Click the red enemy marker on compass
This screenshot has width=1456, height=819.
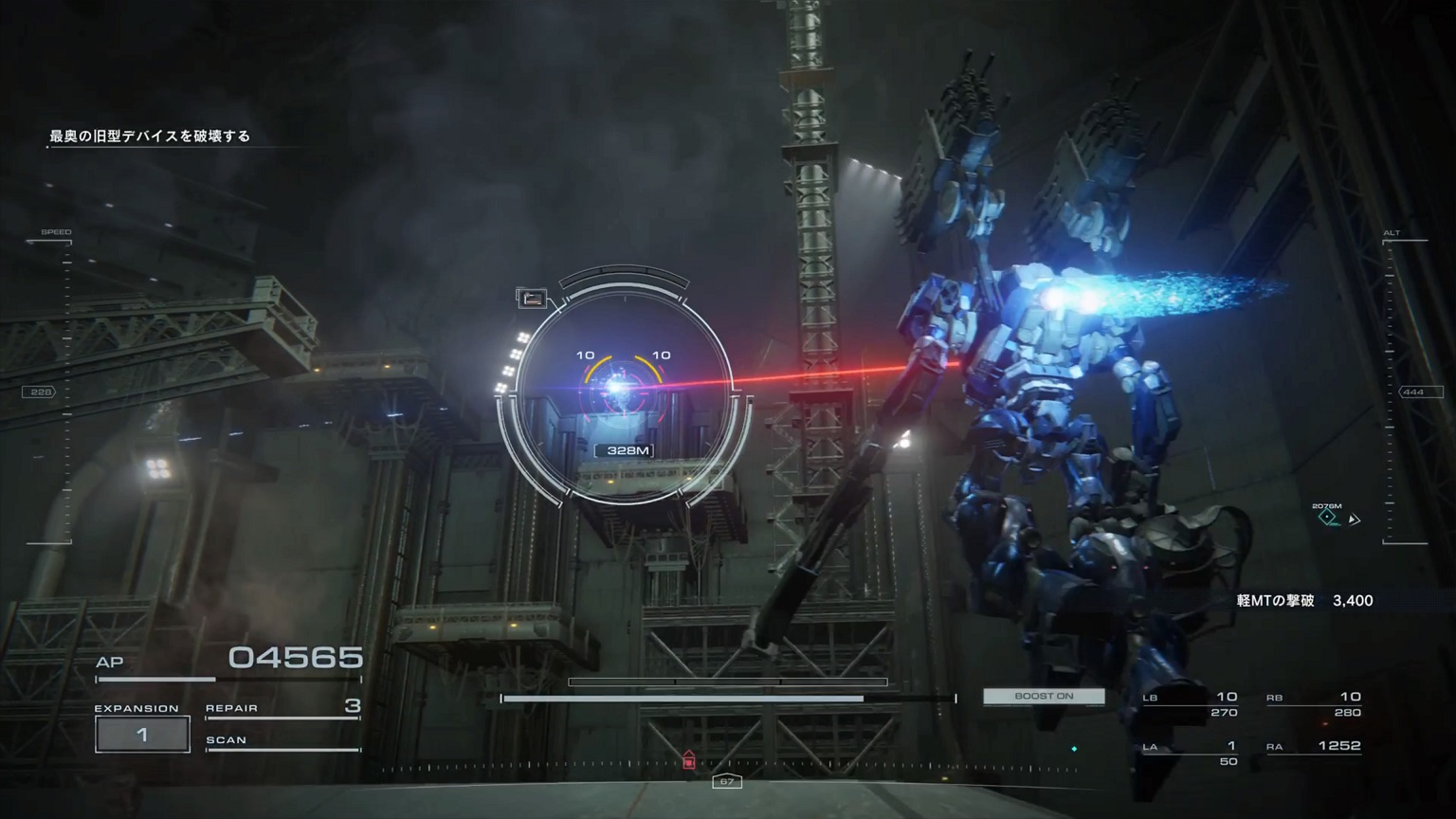[x=689, y=760]
